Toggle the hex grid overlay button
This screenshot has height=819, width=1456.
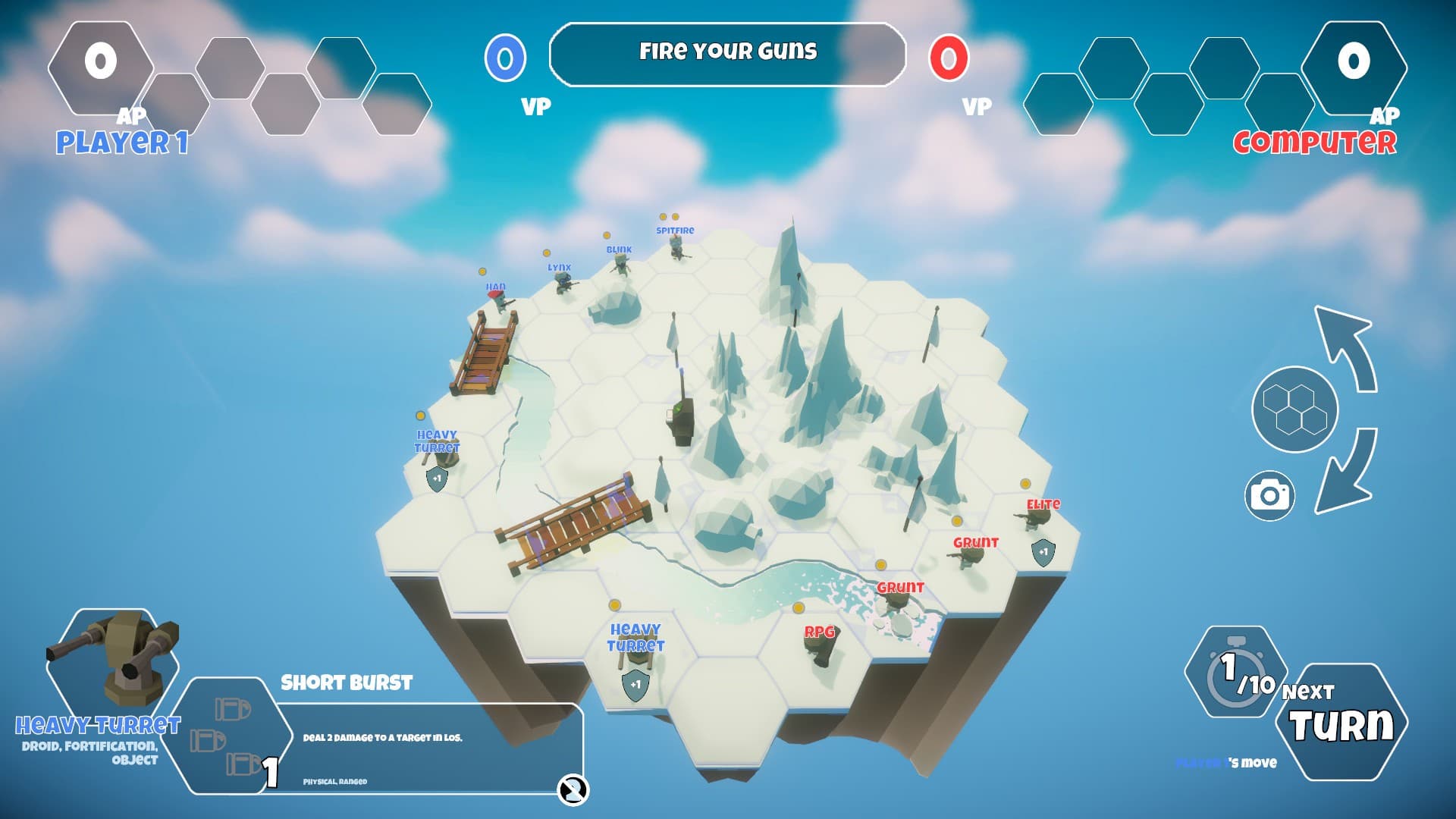pos(1294,409)
